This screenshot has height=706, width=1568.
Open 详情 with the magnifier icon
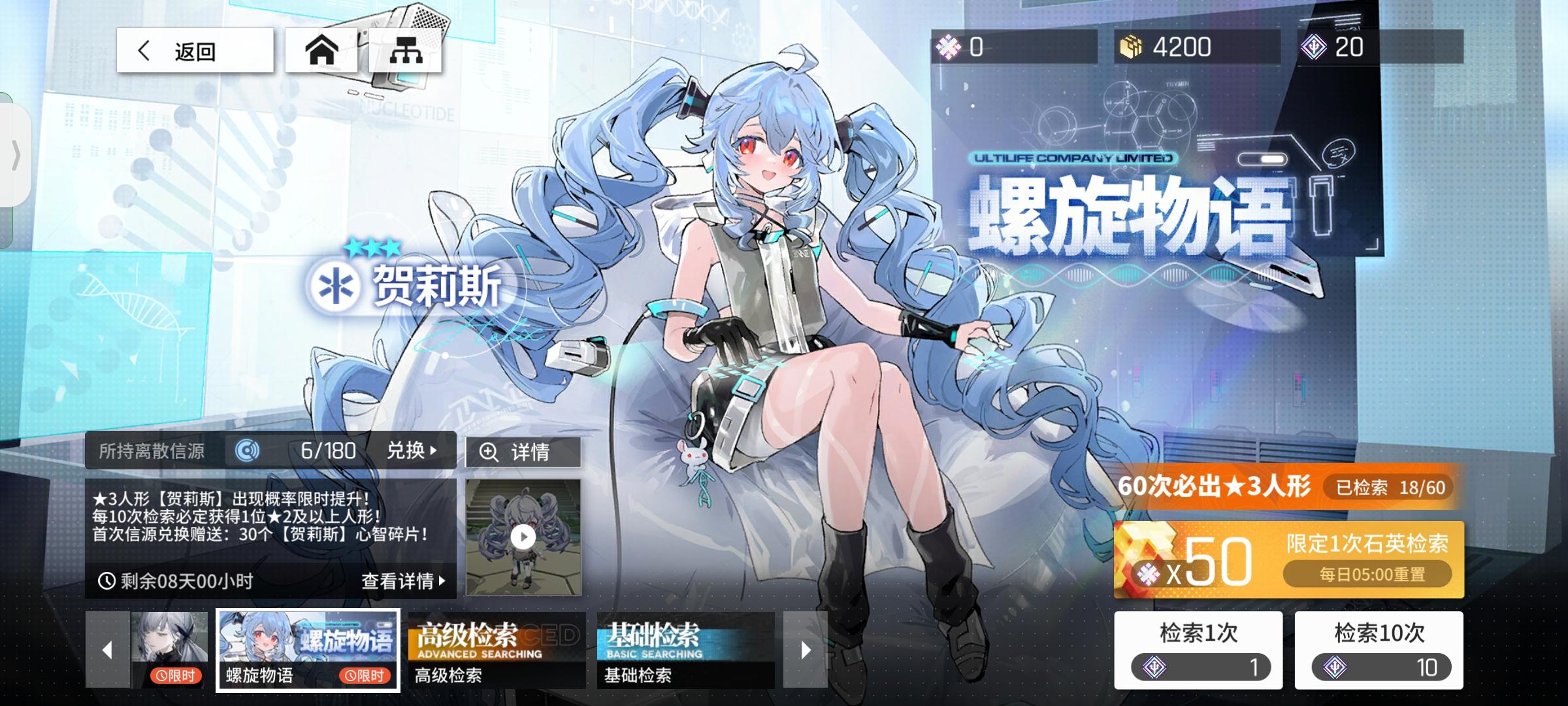pyautogui.click(x=521, y=451)
